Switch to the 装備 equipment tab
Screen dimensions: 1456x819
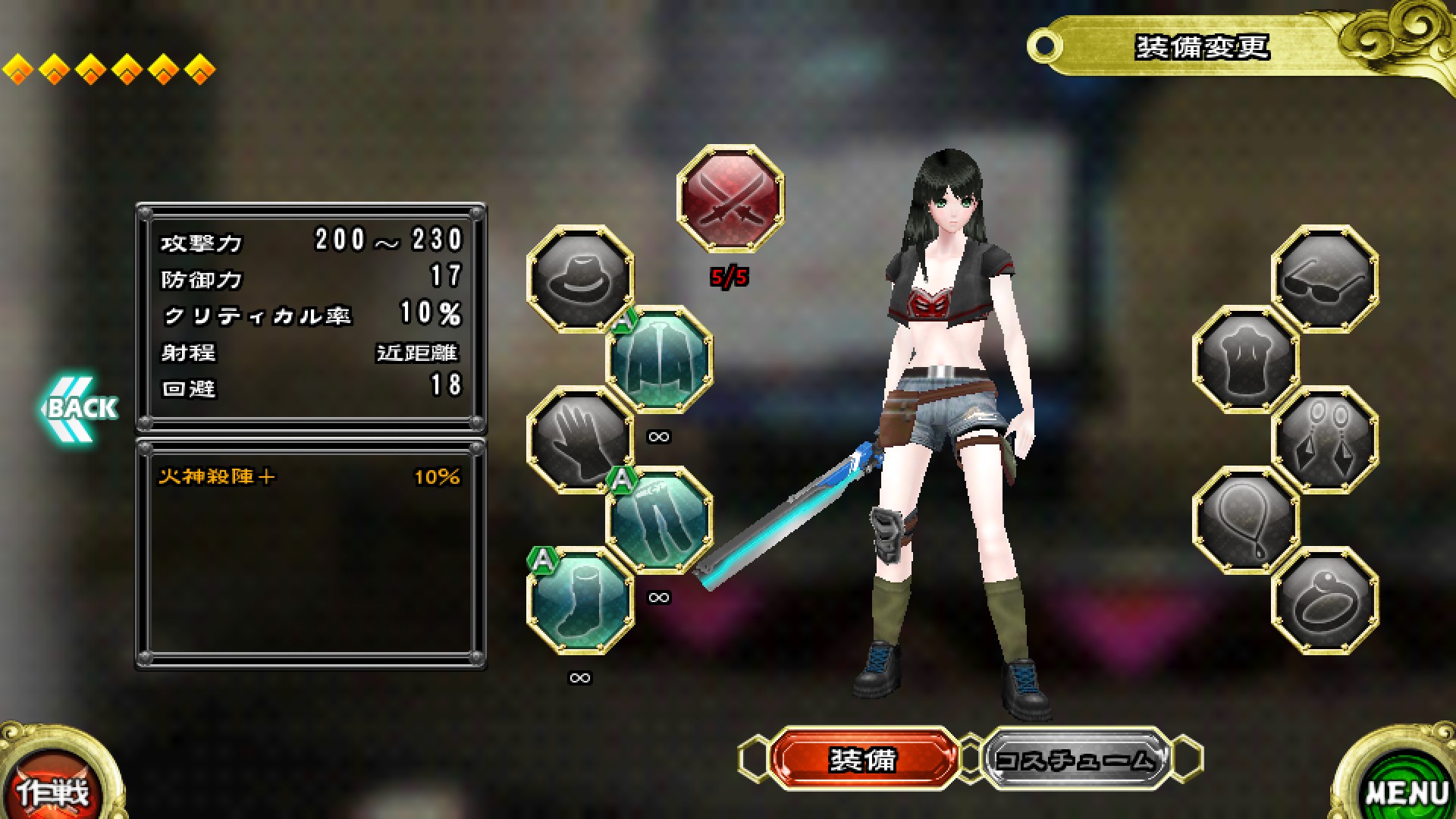[863, 758]
